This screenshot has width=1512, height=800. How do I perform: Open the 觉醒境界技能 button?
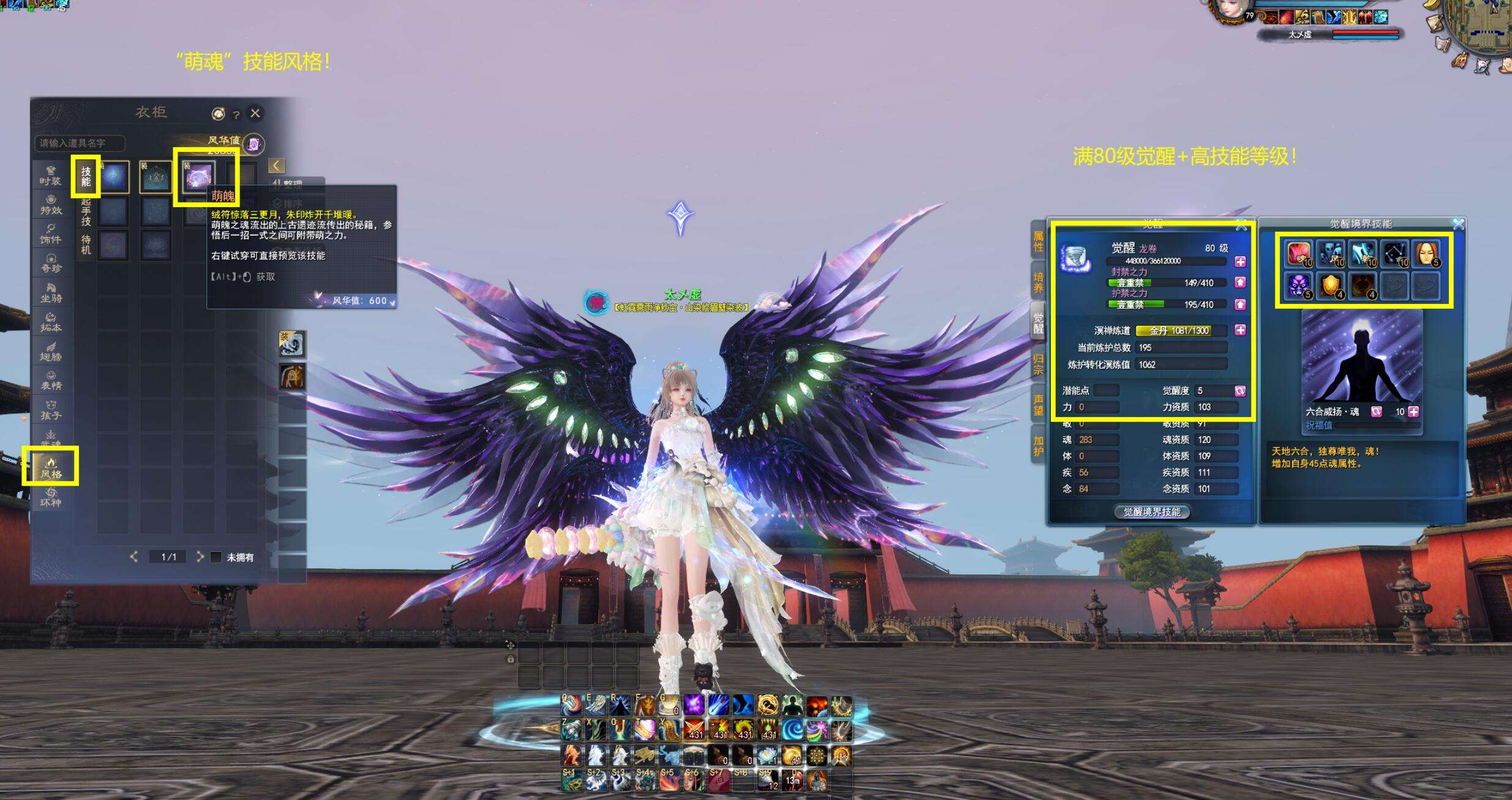point(1151,512)
